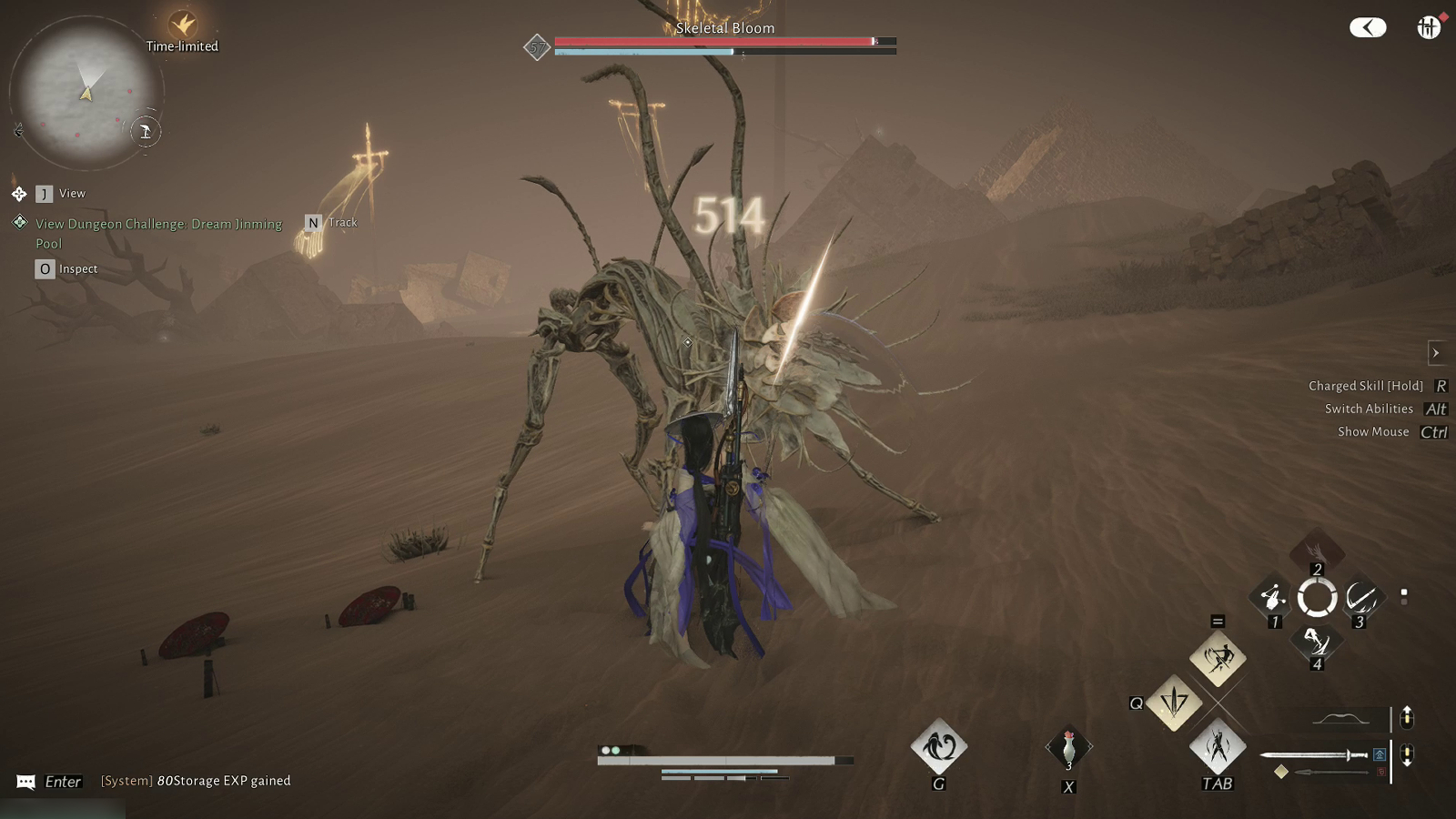Use the G companion fish-symbol skill

[x=938, y=748]
